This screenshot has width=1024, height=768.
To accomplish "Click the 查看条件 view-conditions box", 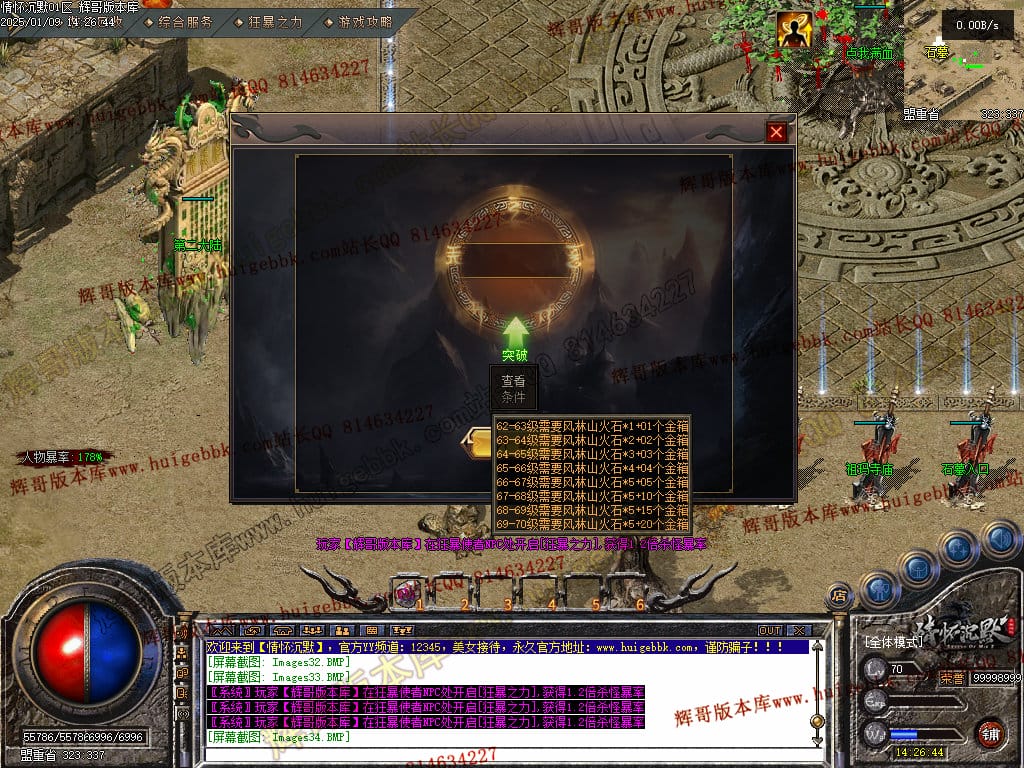I will 513,389.
